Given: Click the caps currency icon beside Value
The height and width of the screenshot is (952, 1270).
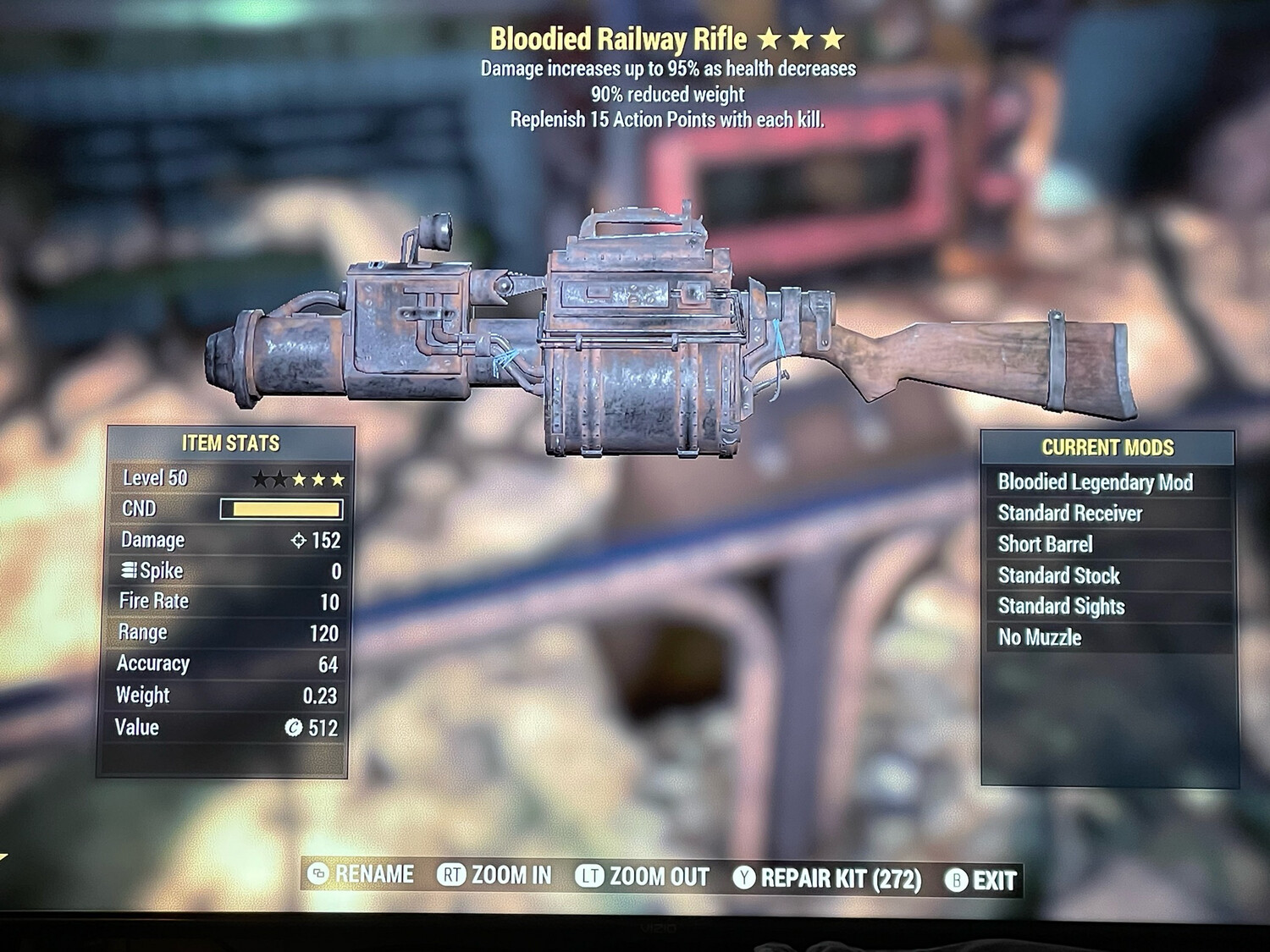Looking at the screenshot, I should pos(294,727).
